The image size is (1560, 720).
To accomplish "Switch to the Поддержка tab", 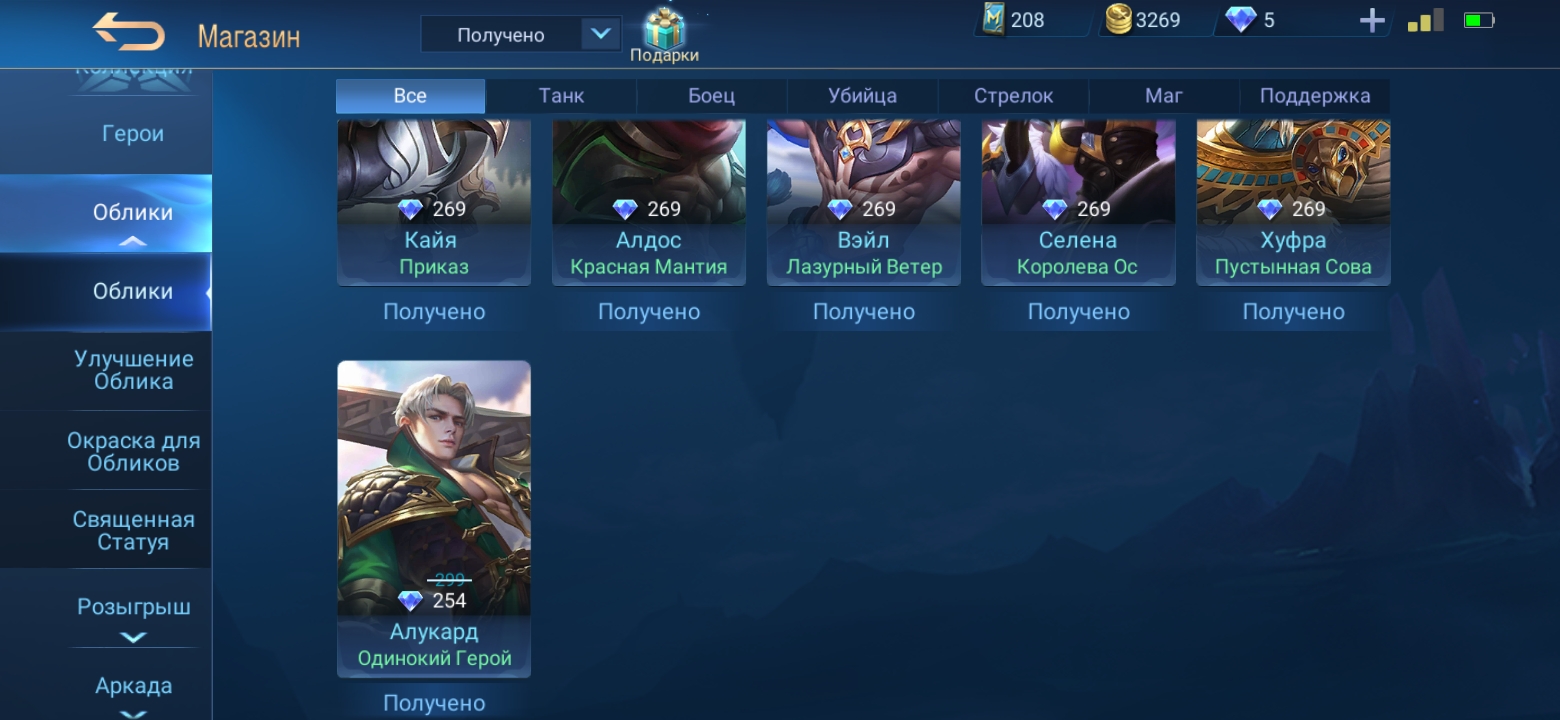I will (x=1314, y=96).
